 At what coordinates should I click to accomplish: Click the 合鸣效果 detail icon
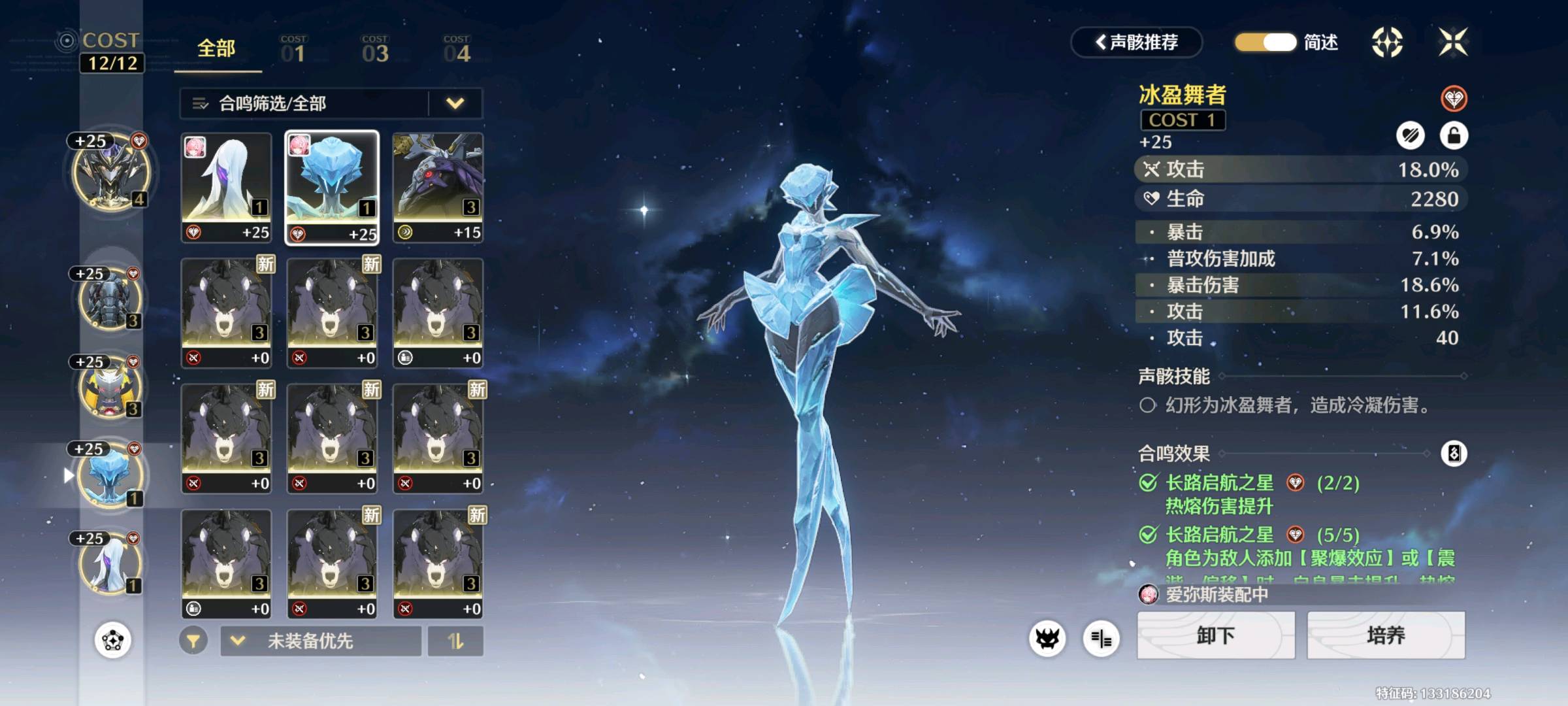[1454, 453]
